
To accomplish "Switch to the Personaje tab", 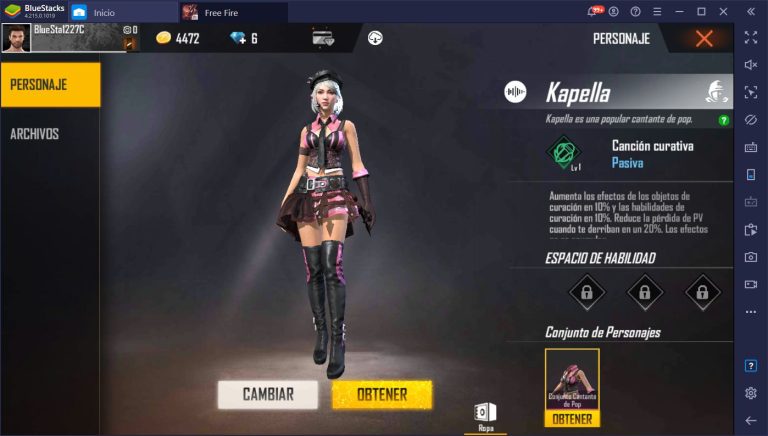I will (x=50, y=84).
